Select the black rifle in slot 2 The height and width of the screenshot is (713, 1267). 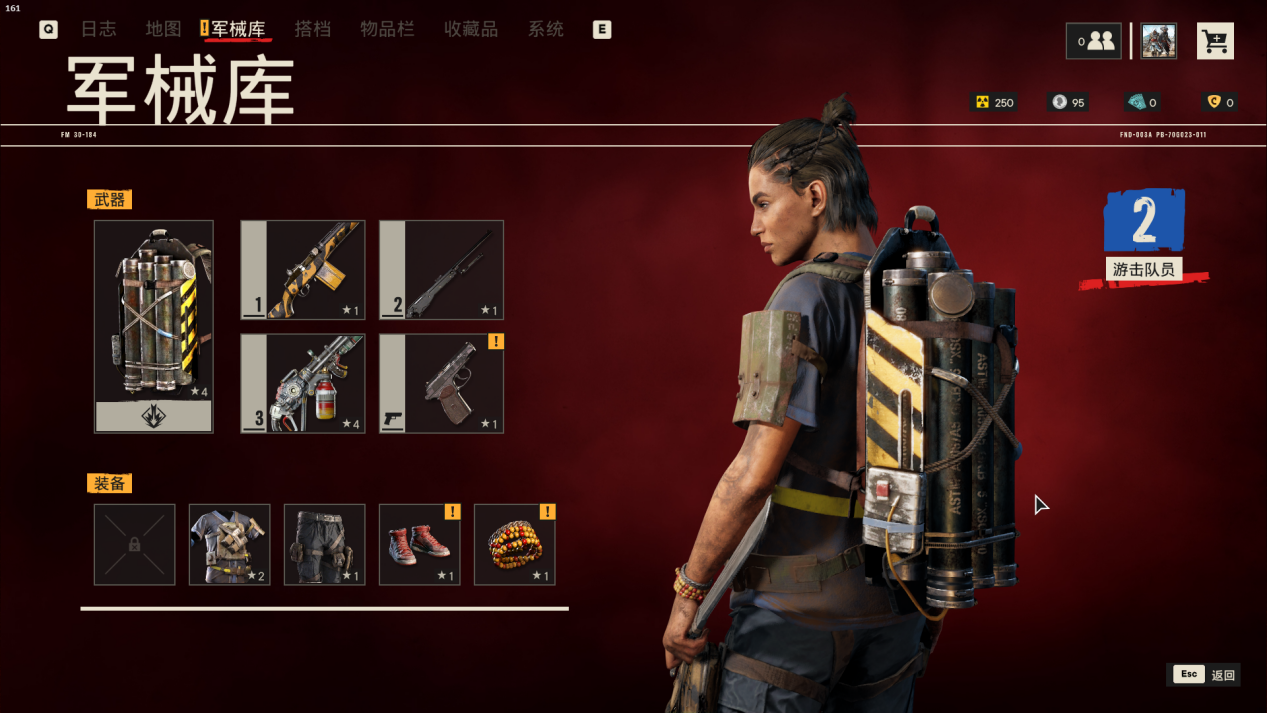point(441,270)
